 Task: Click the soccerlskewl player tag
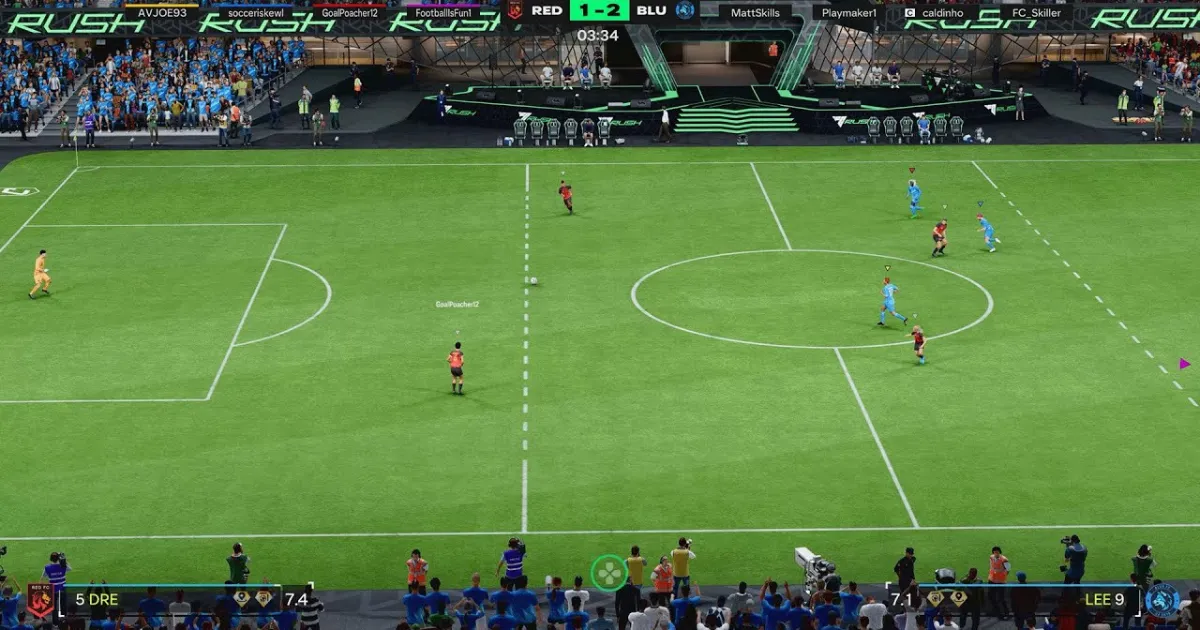pos(255,12)
